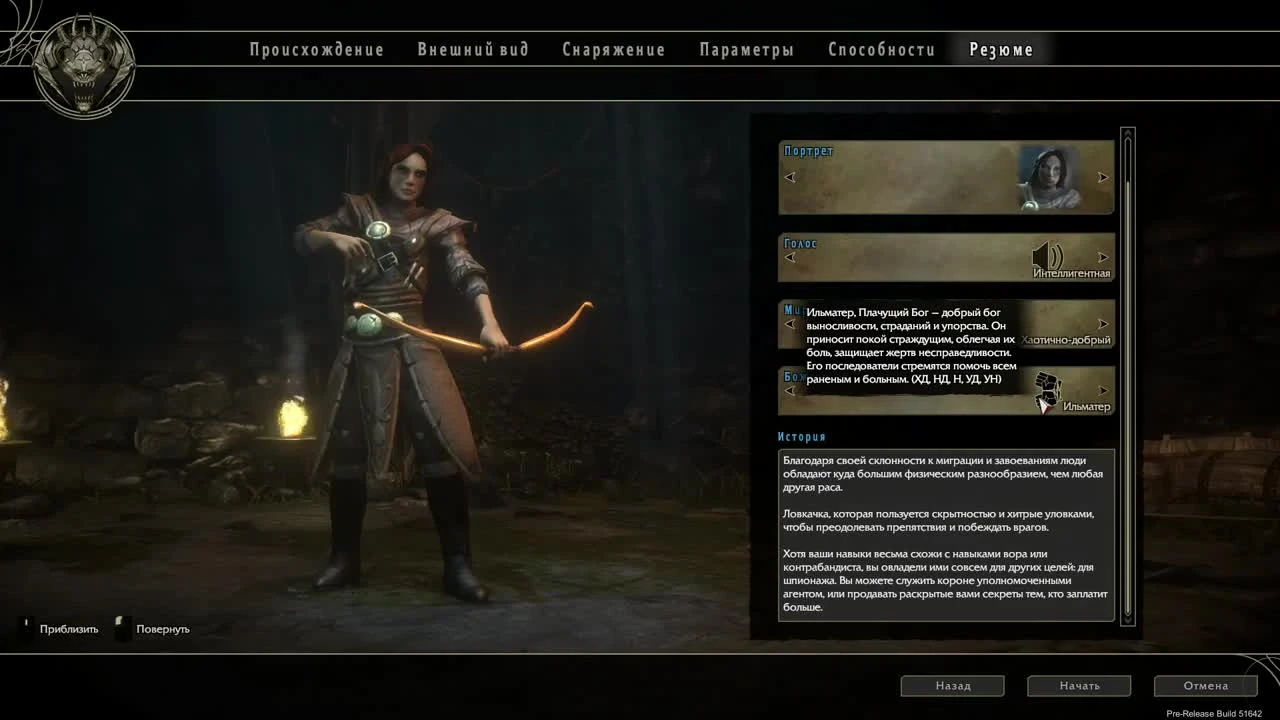Click the left arrow to browse previous portrait

point(790,177)
